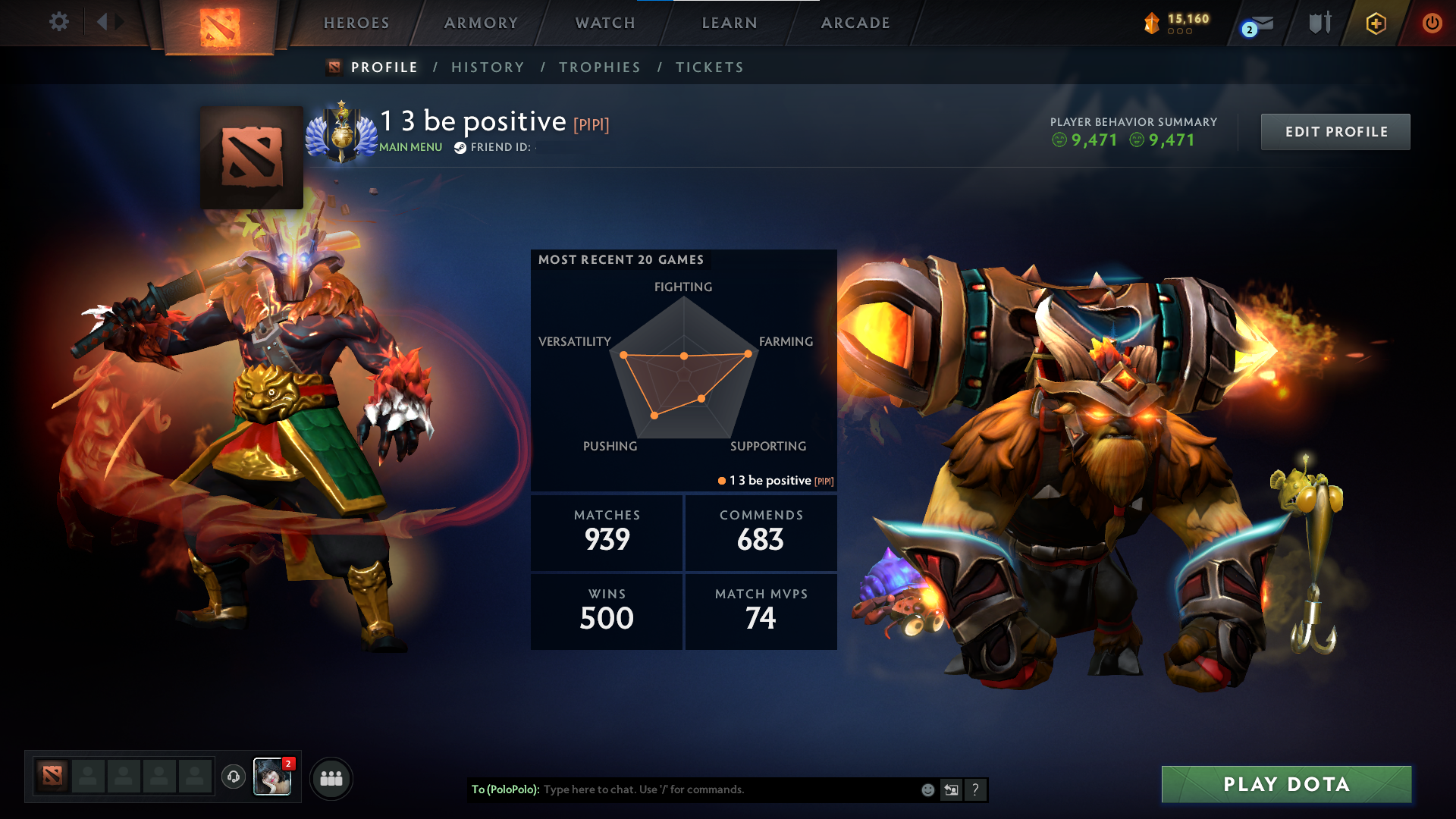Open the emoticon smiley in chat bar
The width and height of the screenshot is (1456, 819).
coord(927,789)
